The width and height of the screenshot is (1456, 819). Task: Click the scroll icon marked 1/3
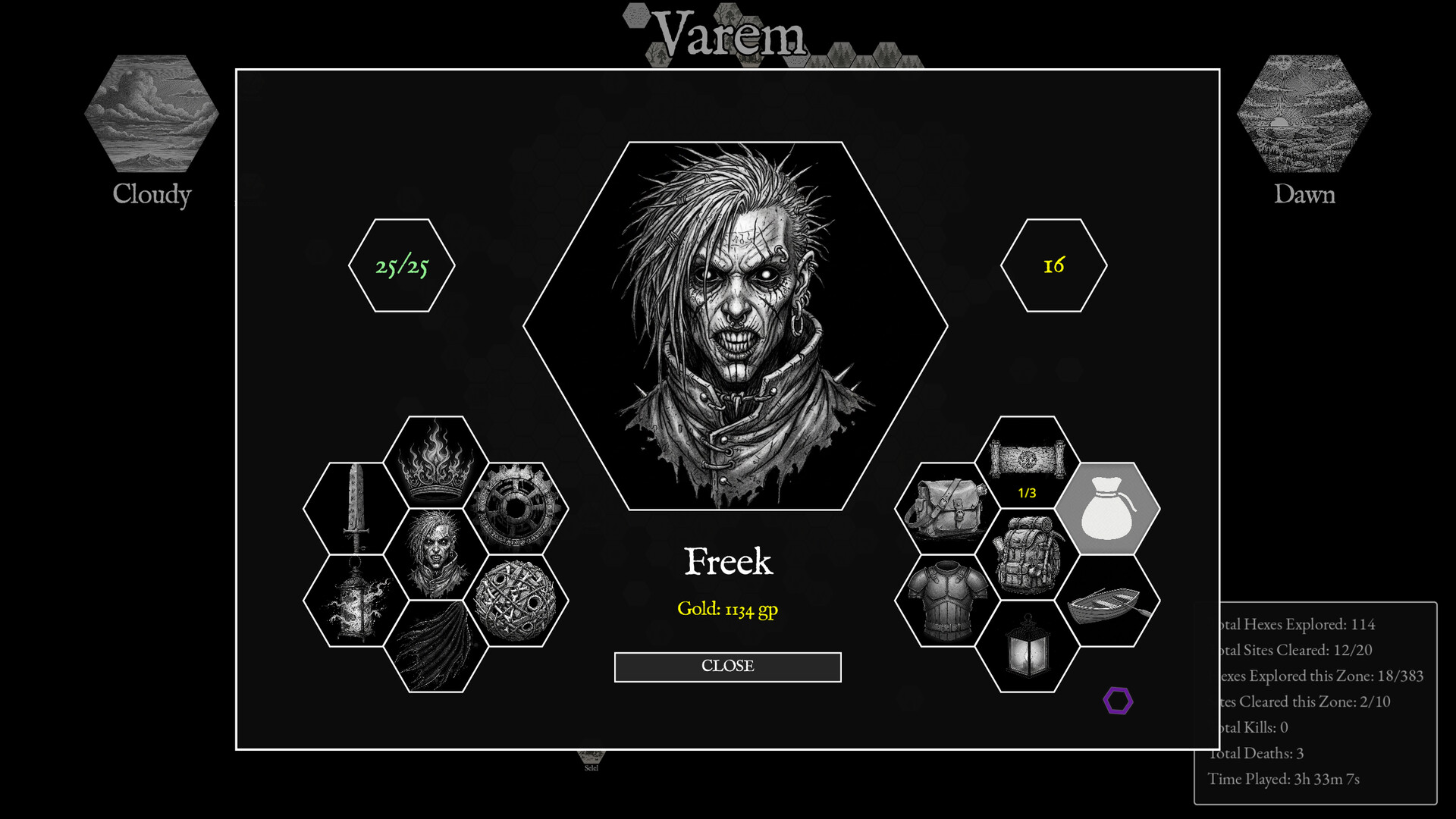[1029, 463]
